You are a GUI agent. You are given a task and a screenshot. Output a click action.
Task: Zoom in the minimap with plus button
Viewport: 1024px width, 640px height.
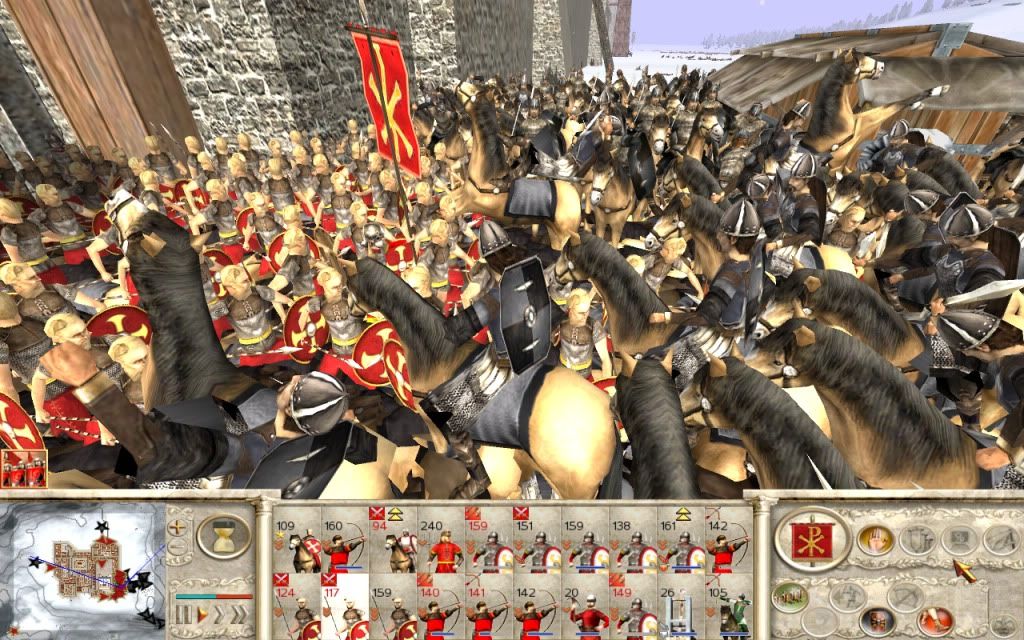pos(179,526)
